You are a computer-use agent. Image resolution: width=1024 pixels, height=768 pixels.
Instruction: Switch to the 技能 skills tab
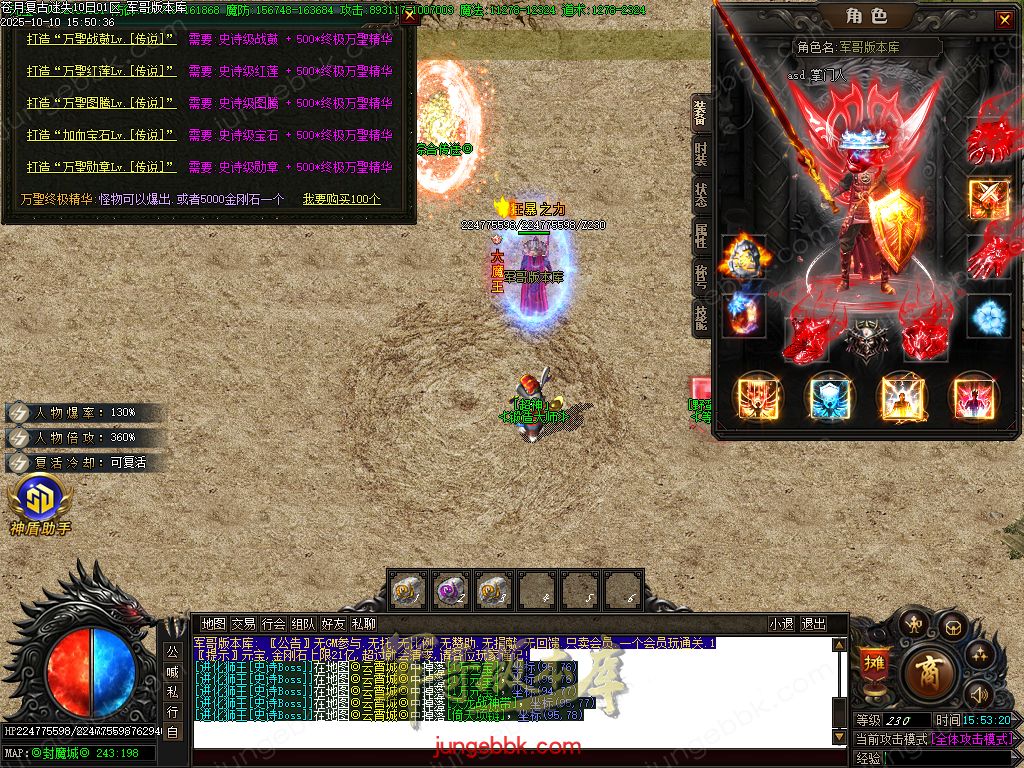tap(701, 317)
